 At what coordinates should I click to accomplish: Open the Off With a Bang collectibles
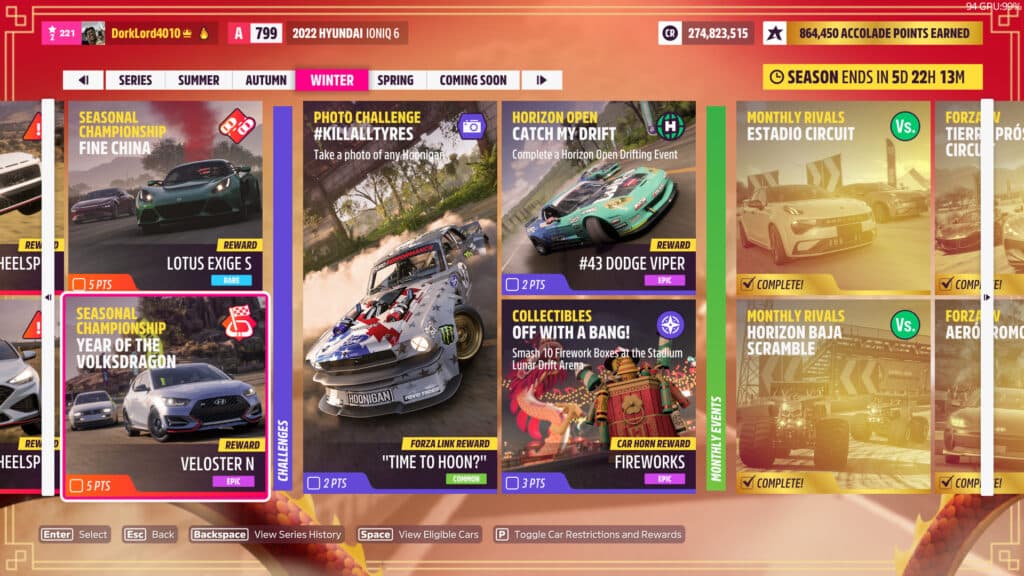point(598,395)
